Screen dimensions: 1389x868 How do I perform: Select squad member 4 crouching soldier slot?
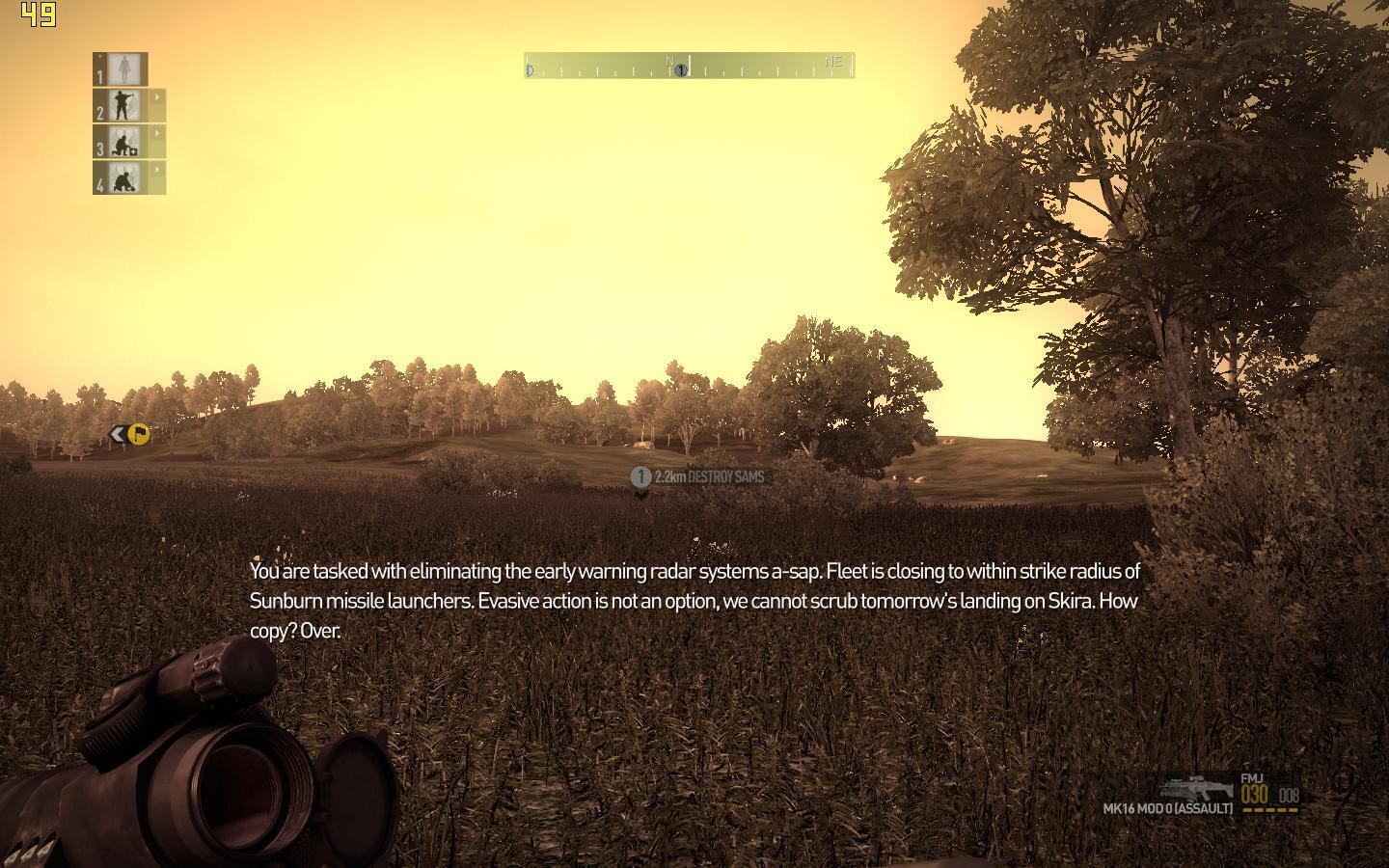pyautogui.click(x=123, y=177)
